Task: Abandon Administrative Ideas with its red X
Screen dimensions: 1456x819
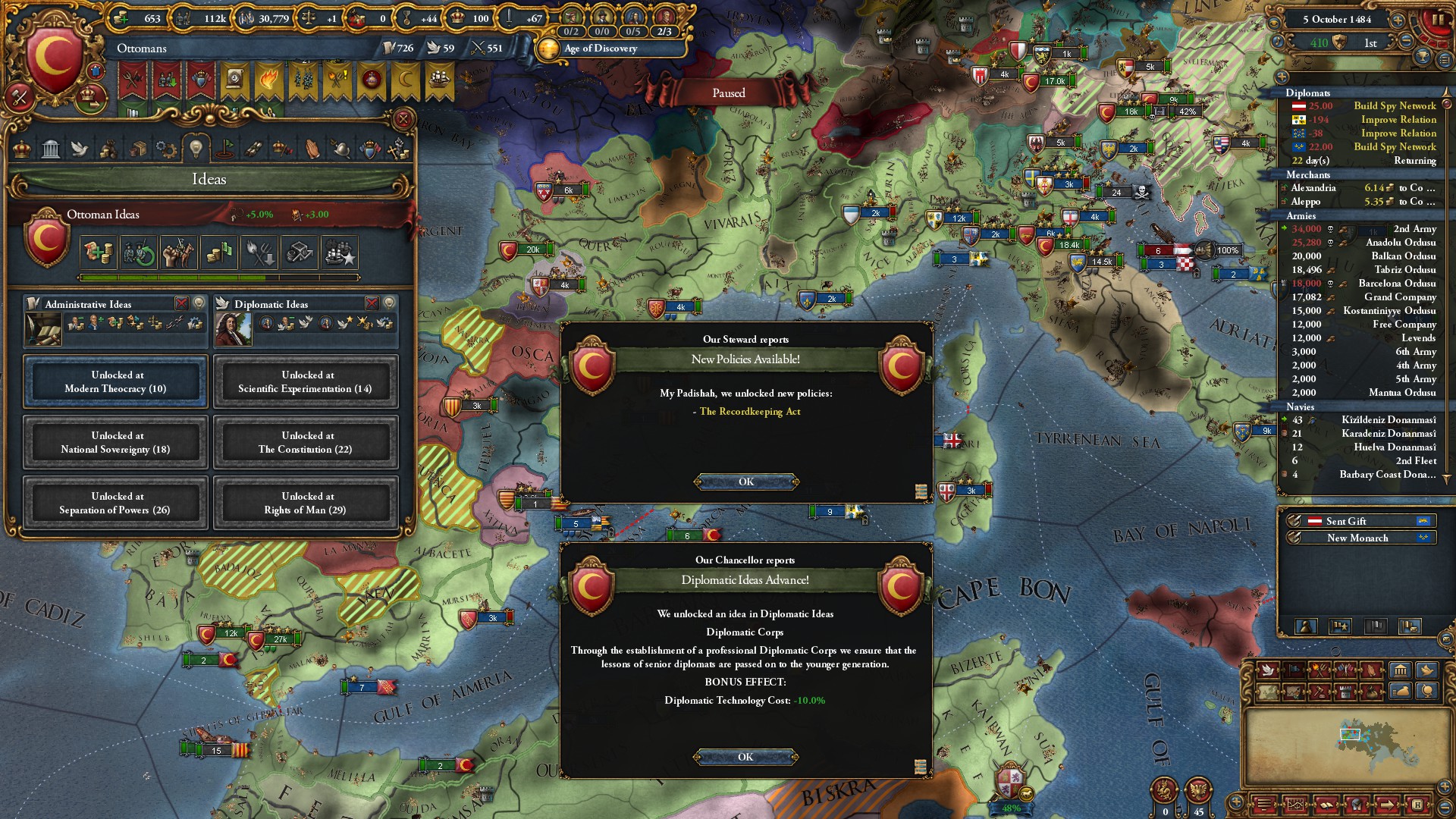Action: coord(182,303)
